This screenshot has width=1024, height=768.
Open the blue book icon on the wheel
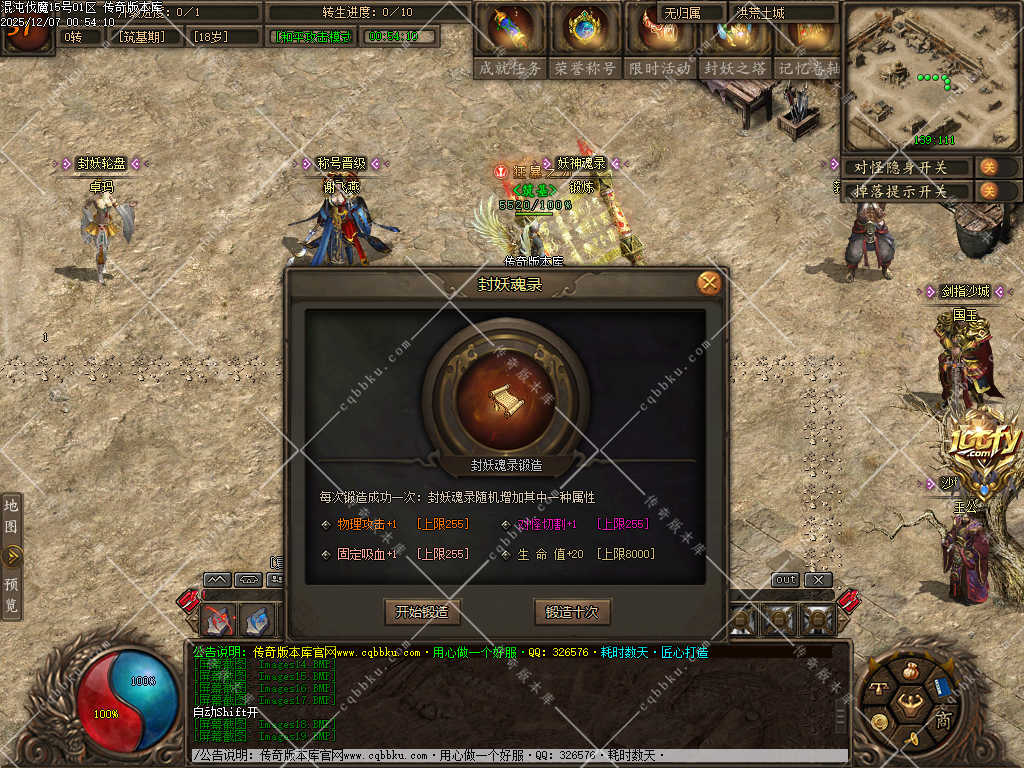(941, 688)
